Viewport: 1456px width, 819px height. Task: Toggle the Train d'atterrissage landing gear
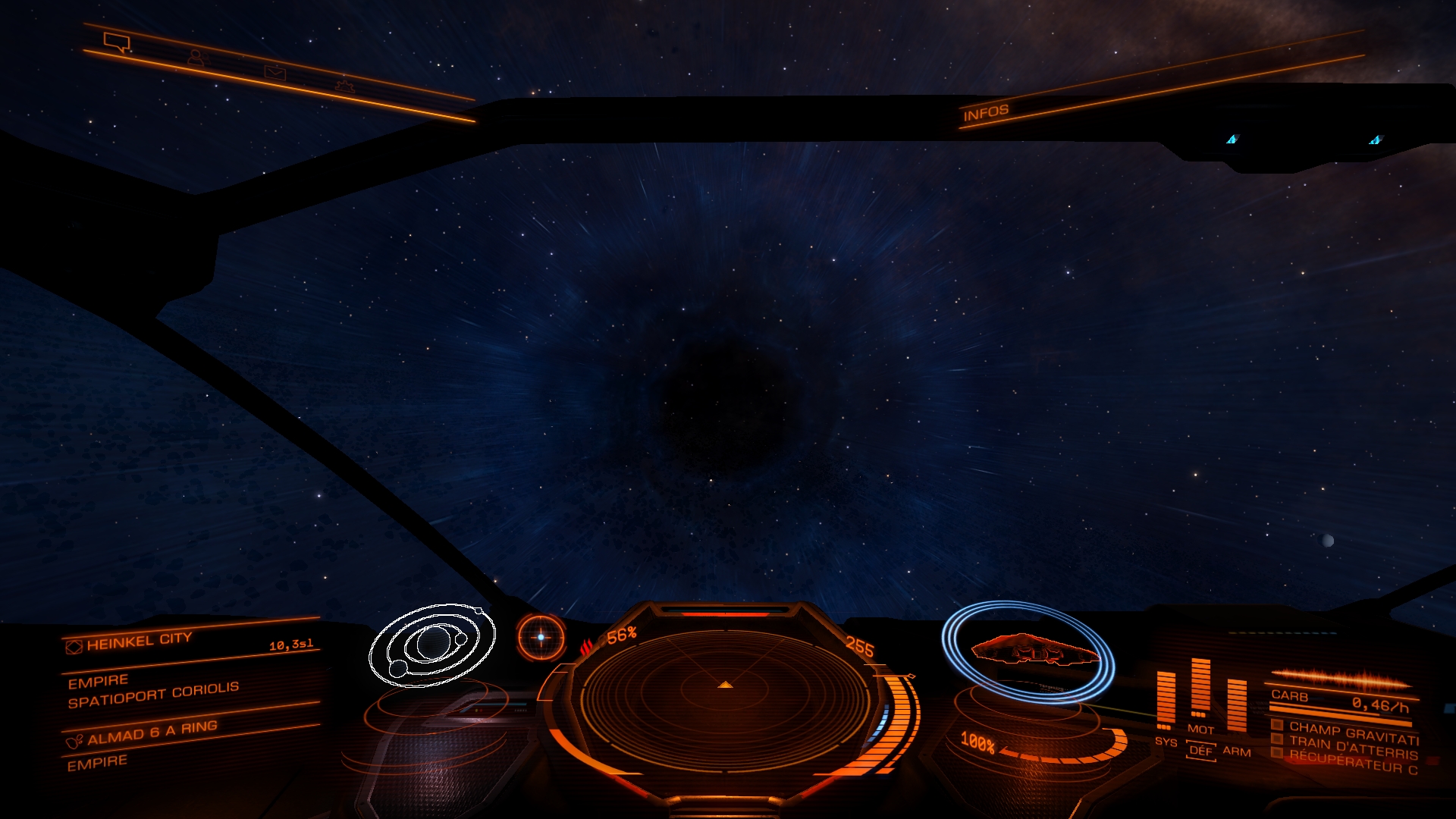click(x=1354, y=747)
